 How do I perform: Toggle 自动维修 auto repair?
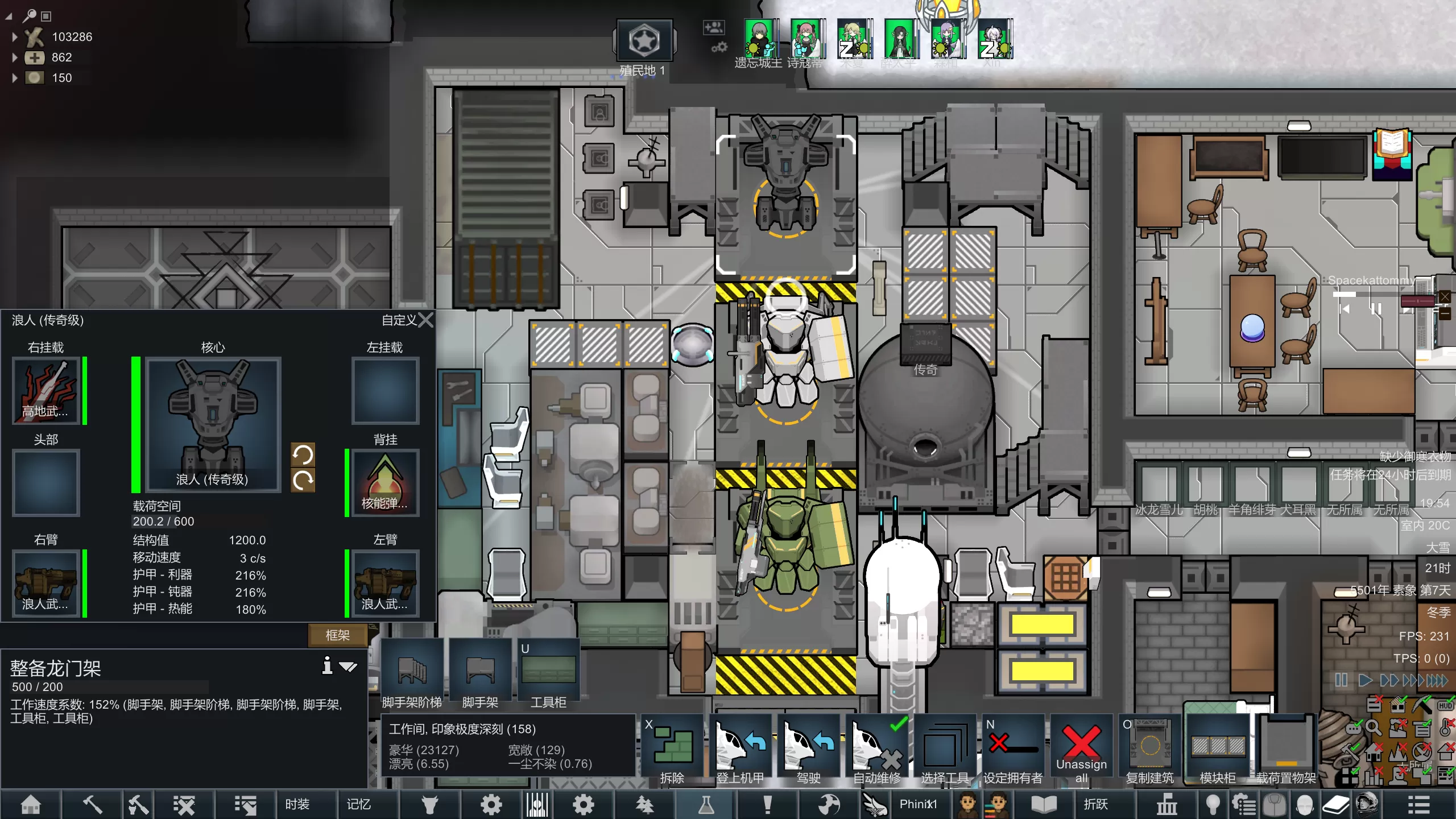pos(876,750)
